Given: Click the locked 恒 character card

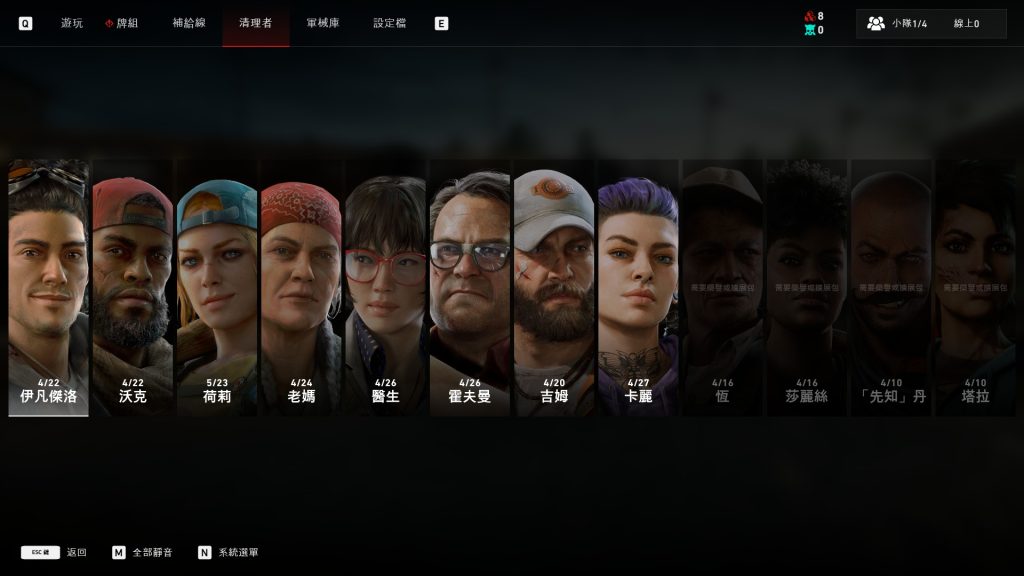Looking at the screenshot, I should tap(722, 288).
